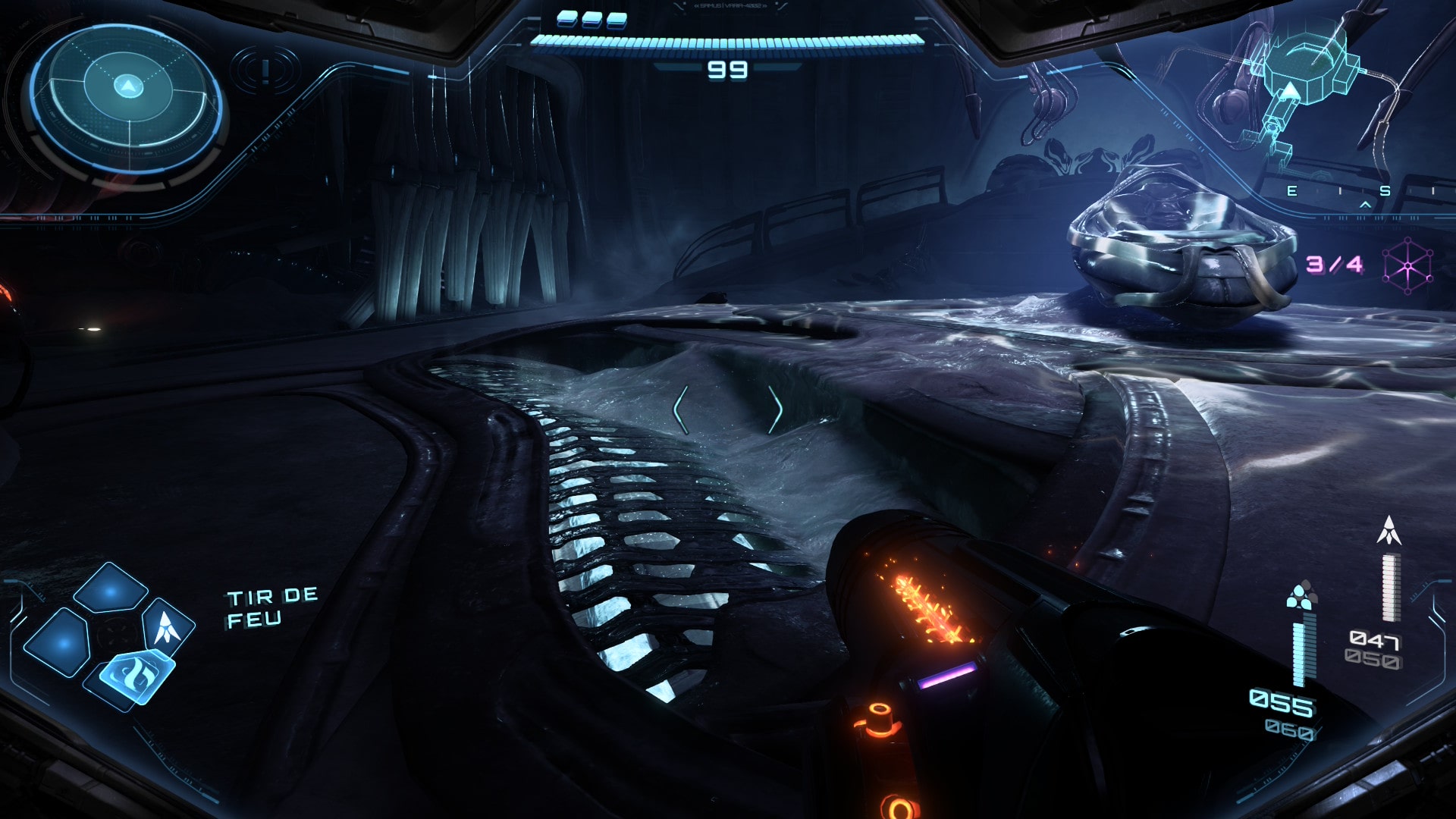Select the purple hexagon objective icon
Viewport: 1456px width, 819px height.
tap(1407, 265)
